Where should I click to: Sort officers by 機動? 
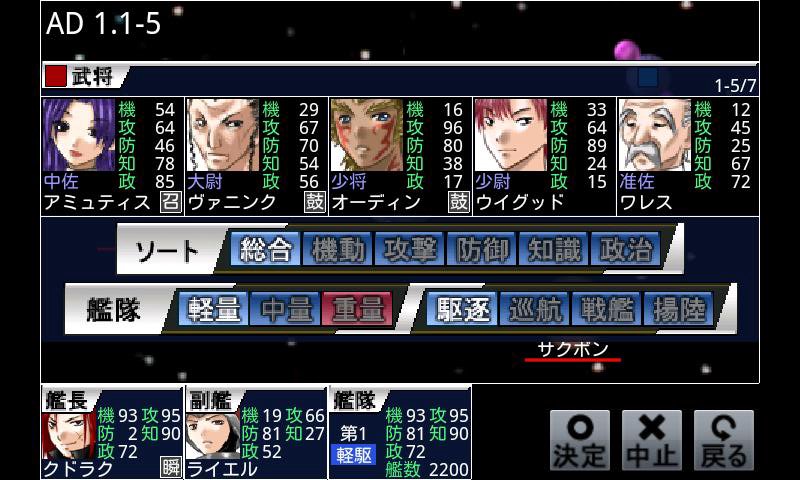click(x=337, y=250)
